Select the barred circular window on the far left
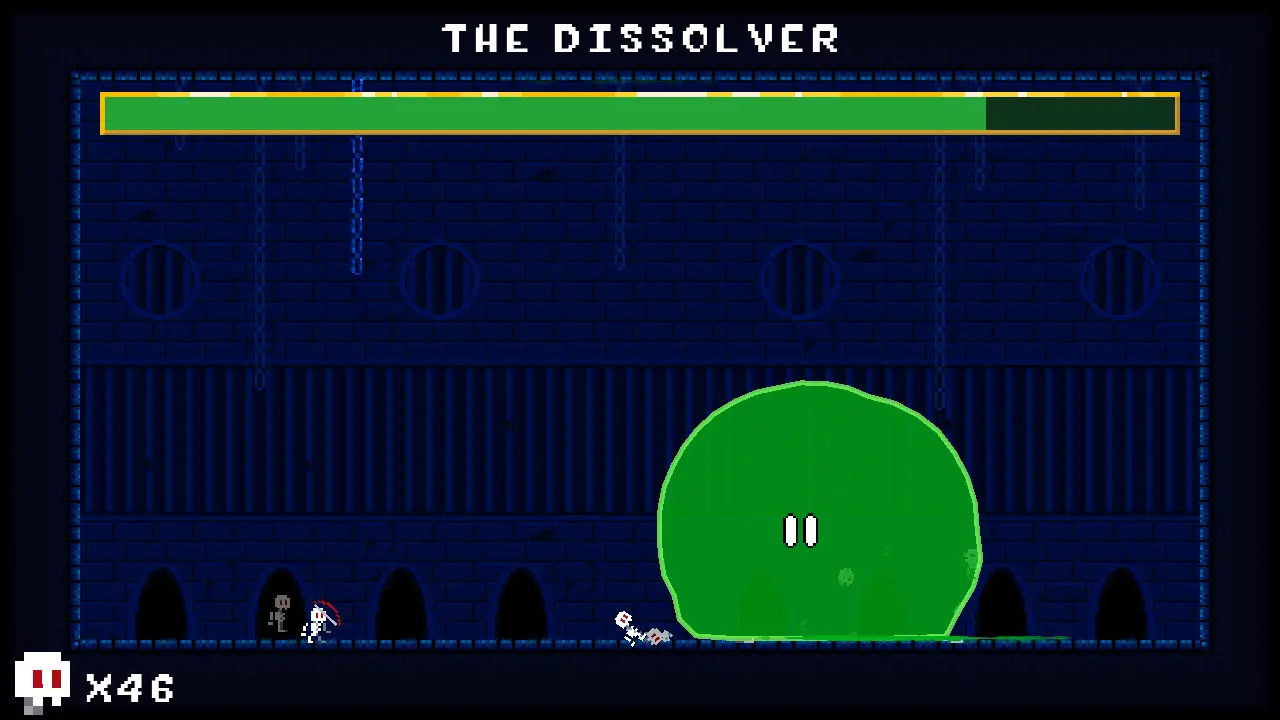Screen dimensions: 1280x720 click(160, 281)
